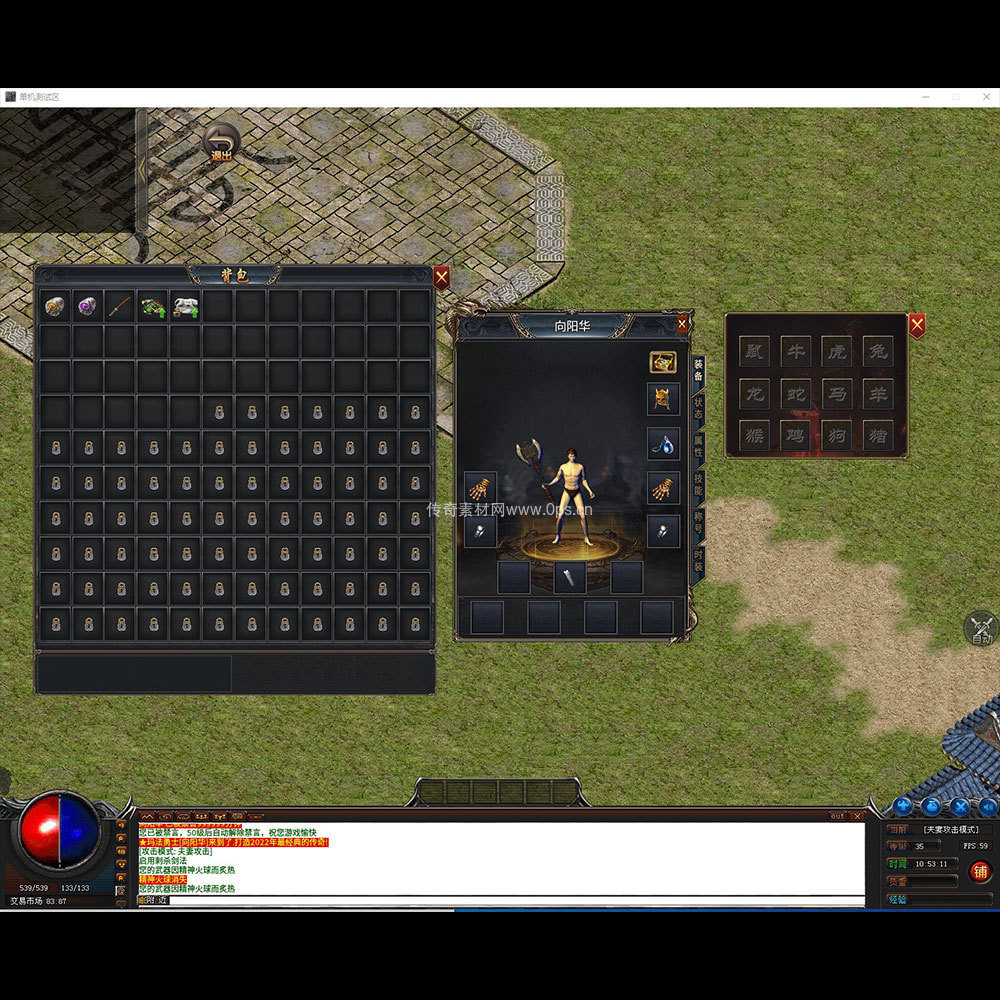The width and height of the screenshot is (1000, 1000).
Task: Switch to the 状态 status tab
Action: 698,404
